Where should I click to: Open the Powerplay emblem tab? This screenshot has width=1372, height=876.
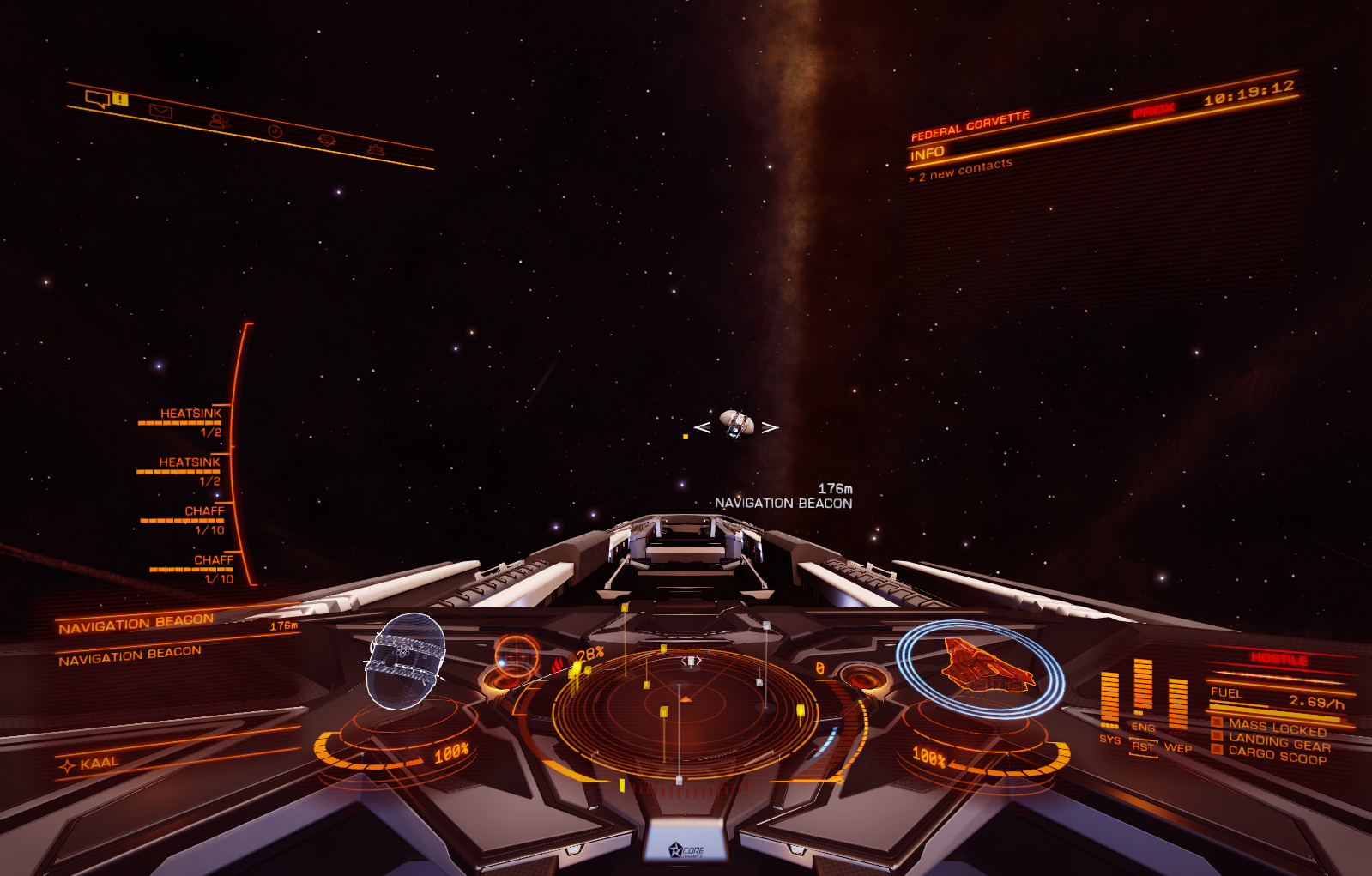coord(326,140)
